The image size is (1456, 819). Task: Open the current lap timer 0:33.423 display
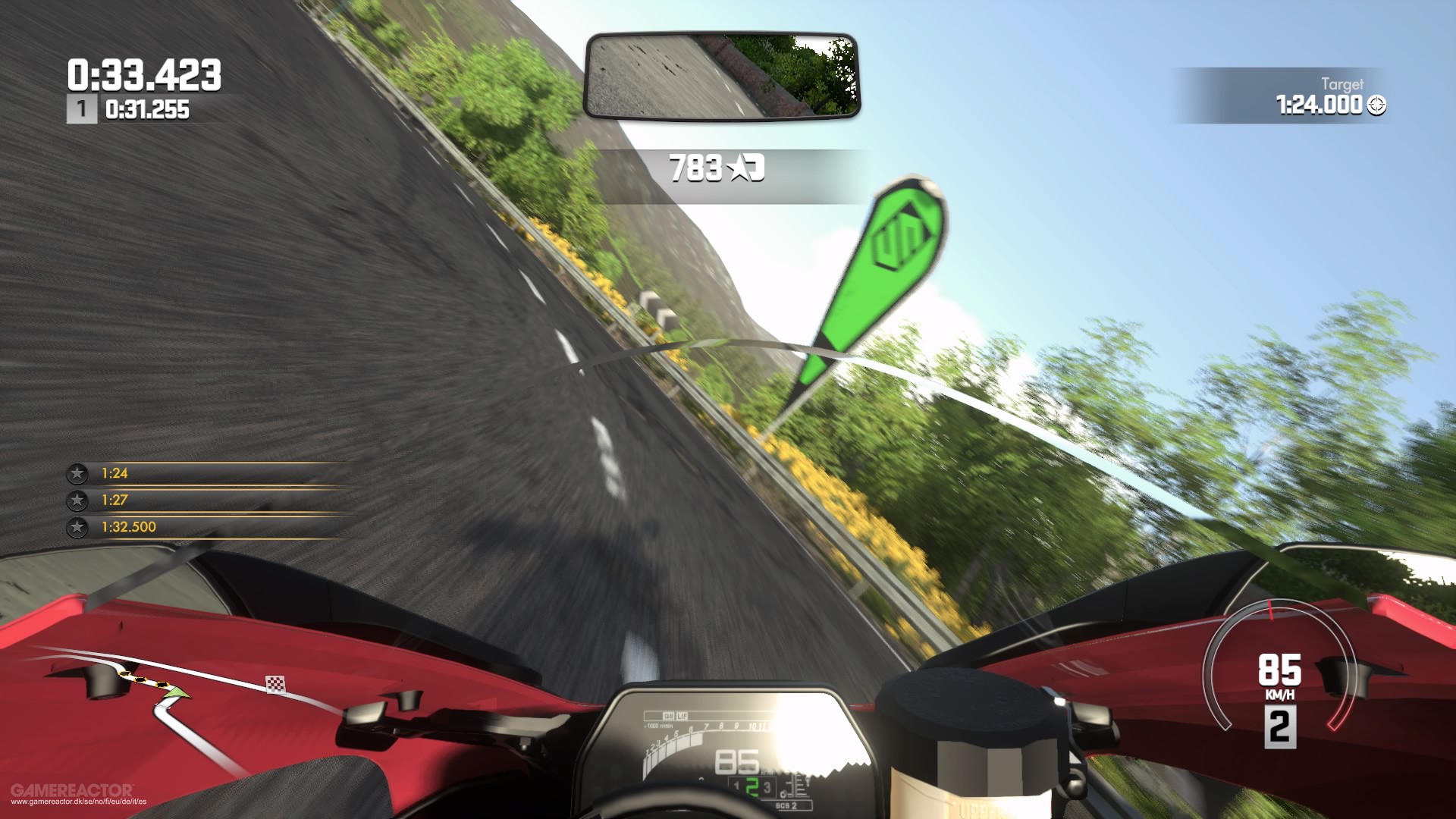click(x=144, y=75)
